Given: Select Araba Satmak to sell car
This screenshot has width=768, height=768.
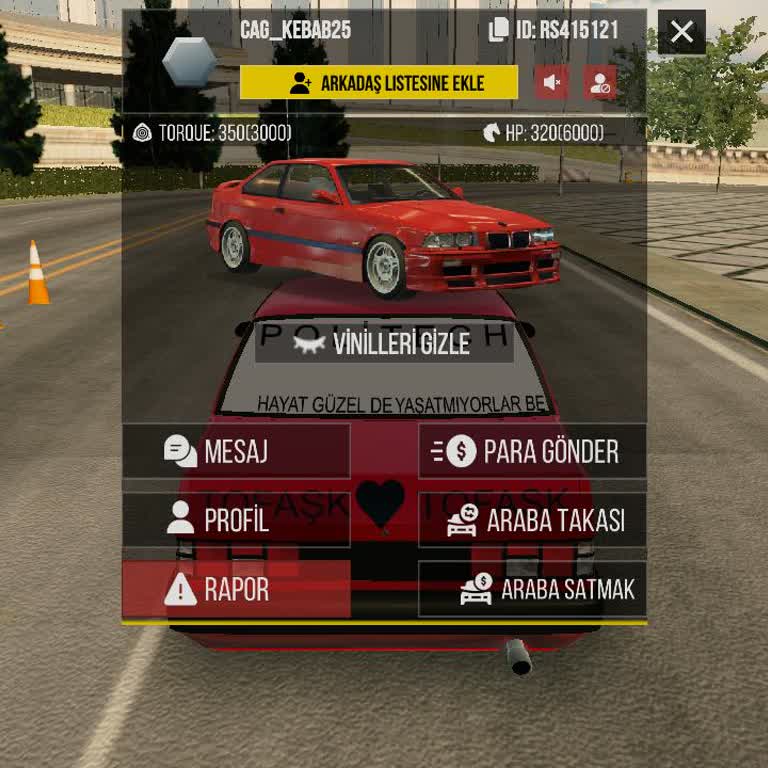Looking at the screenshot, I should pos(532,589).
